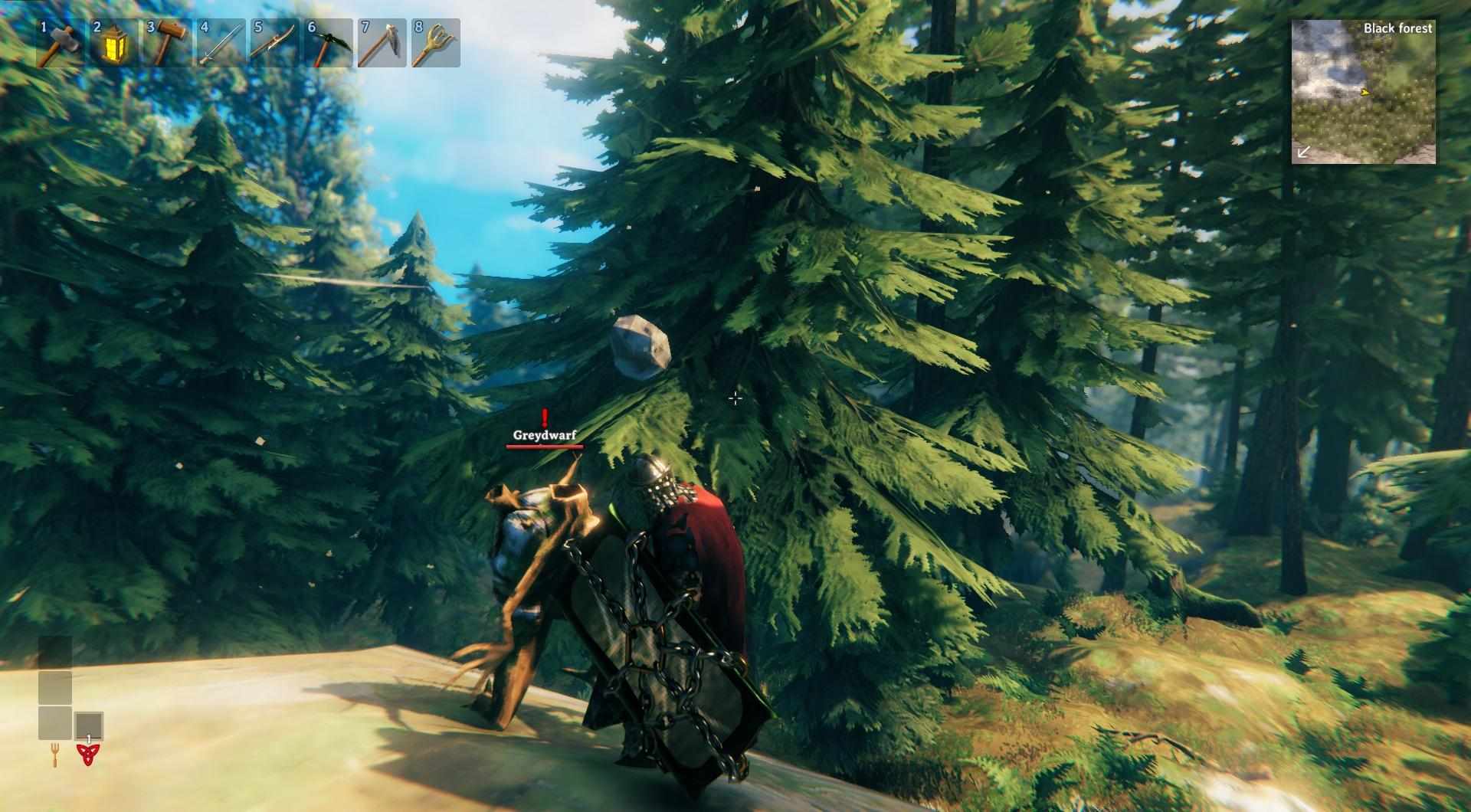Image resolution: width=1471 pixels, height=812 pixels.
Task: Choose the wooden building hammer in slot 3
Action: pos(167,44)
